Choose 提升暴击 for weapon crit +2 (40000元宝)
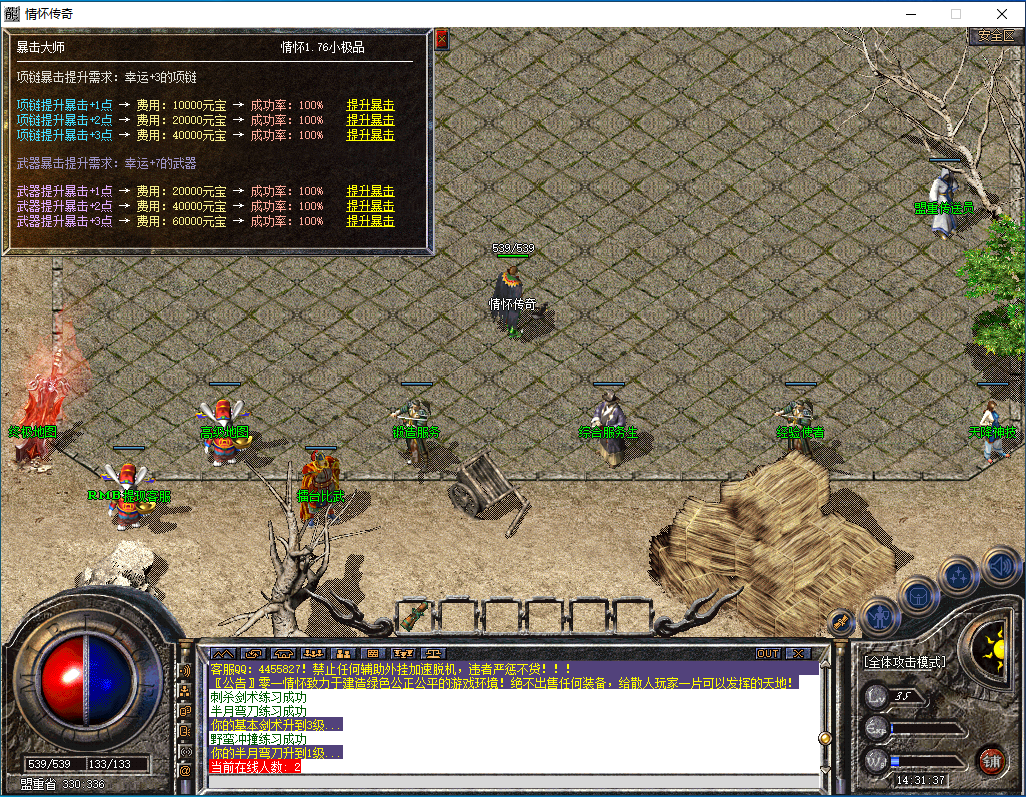Viewport: 1026px width, 797px height. [370, 207]
